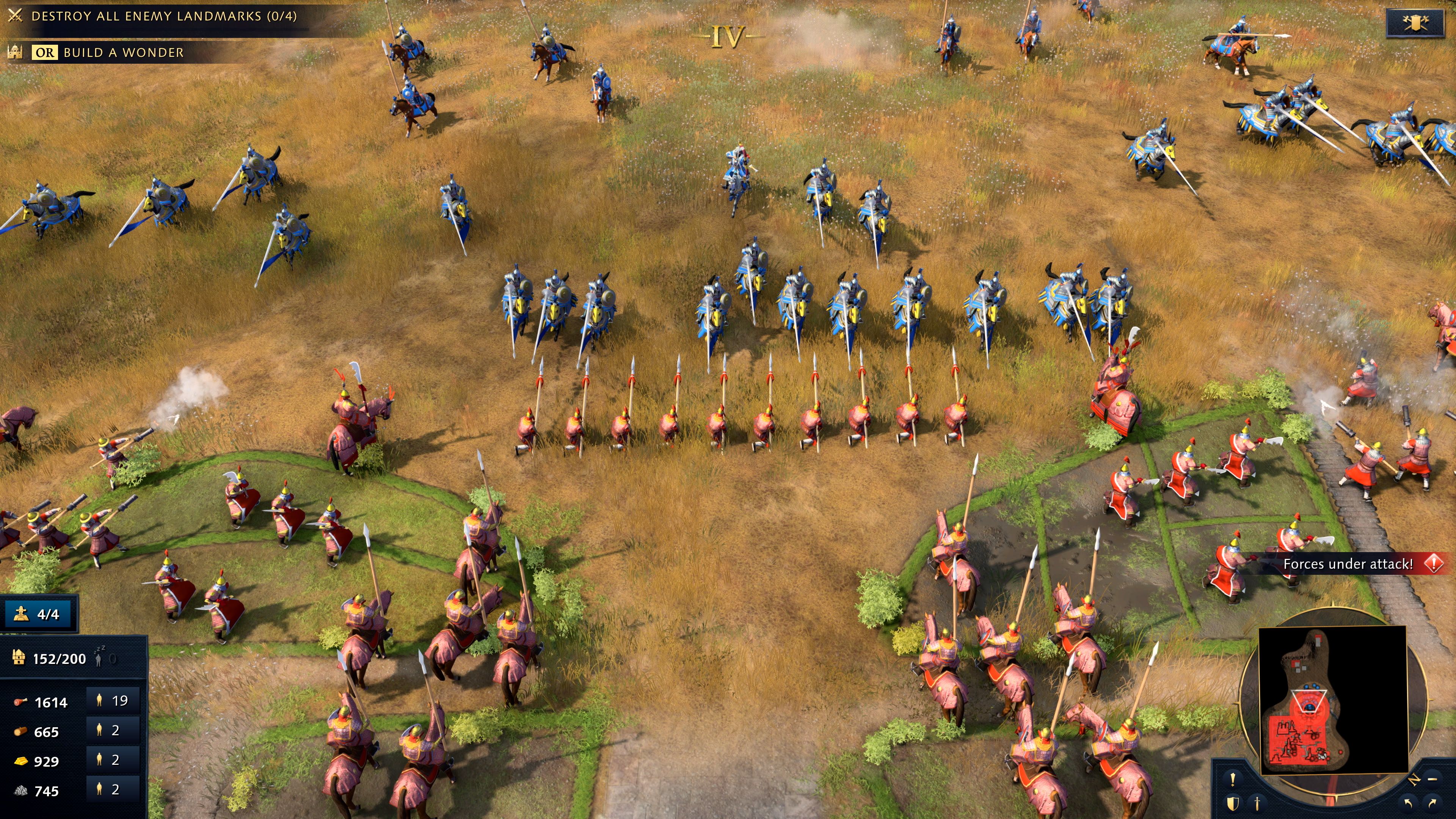Toggle economy visibility using the shield minimap icon
The height and width of the screenshot is (819, 1456).
pos(1233,805)
